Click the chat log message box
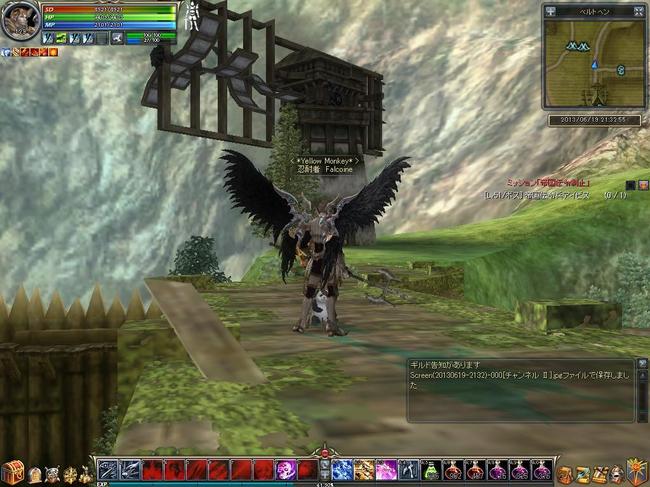 point(520,390)
